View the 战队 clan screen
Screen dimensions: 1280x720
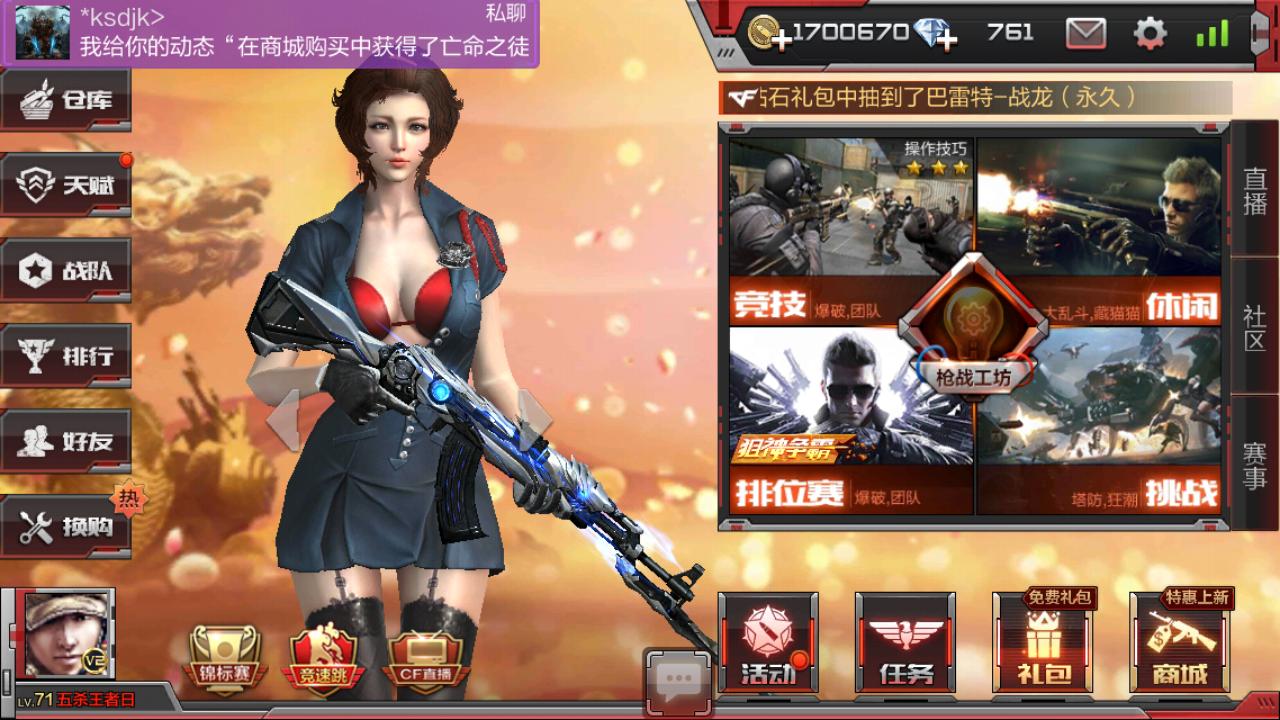click(66, 269)
